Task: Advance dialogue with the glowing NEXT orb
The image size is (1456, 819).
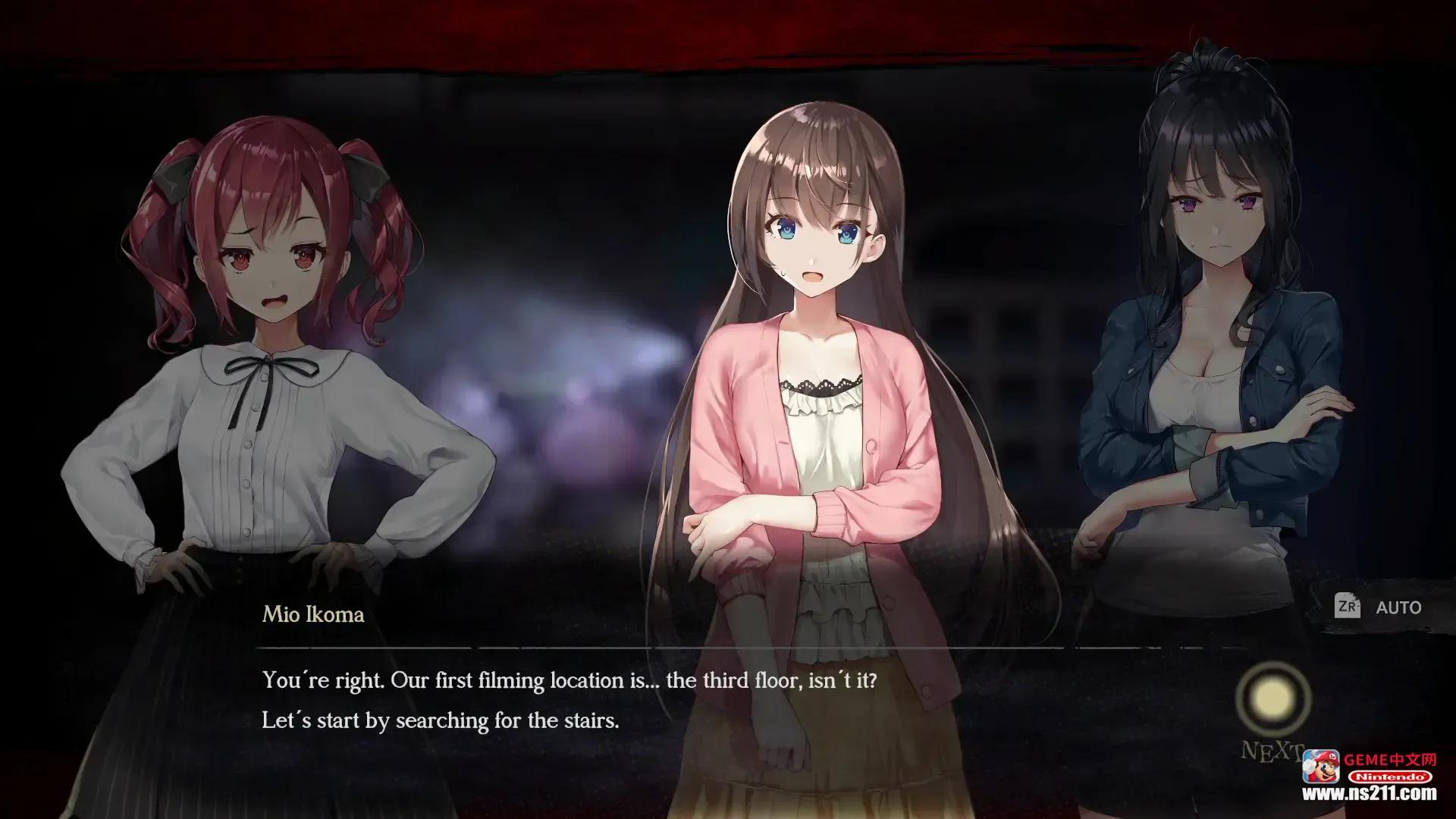Action: pyautogui.click(x=1272, y=698)
